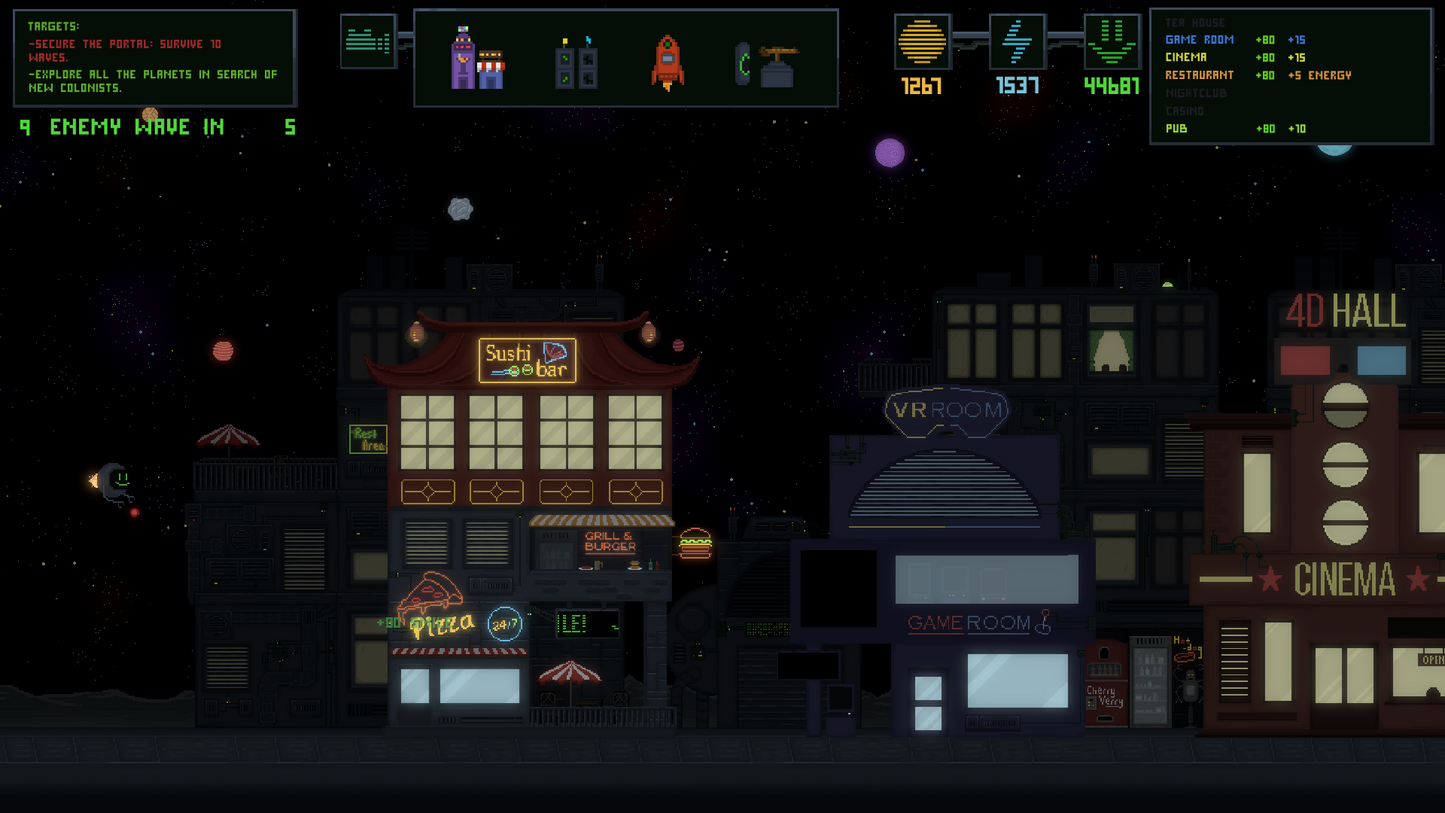Select the entertainment buildings category icon
The width and height of the screenshot is (1445, 813).
tap(477, 60)
